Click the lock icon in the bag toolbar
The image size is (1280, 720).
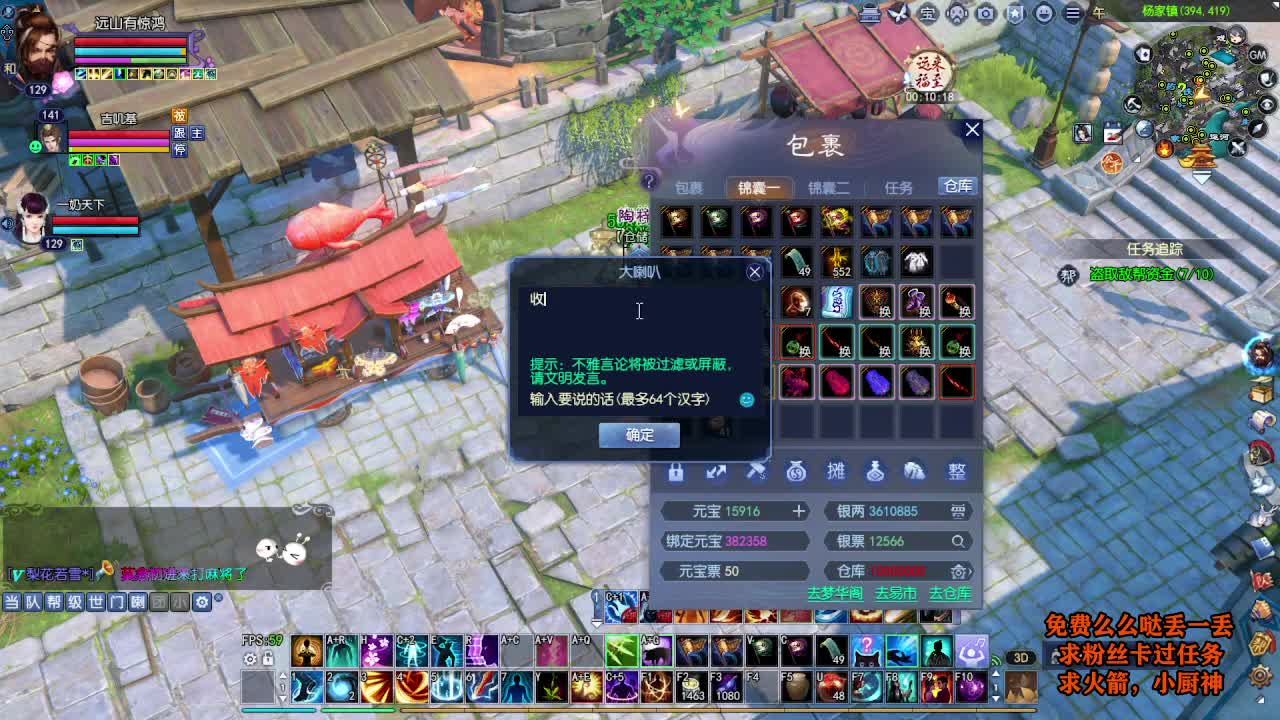[x=676, y=471]
